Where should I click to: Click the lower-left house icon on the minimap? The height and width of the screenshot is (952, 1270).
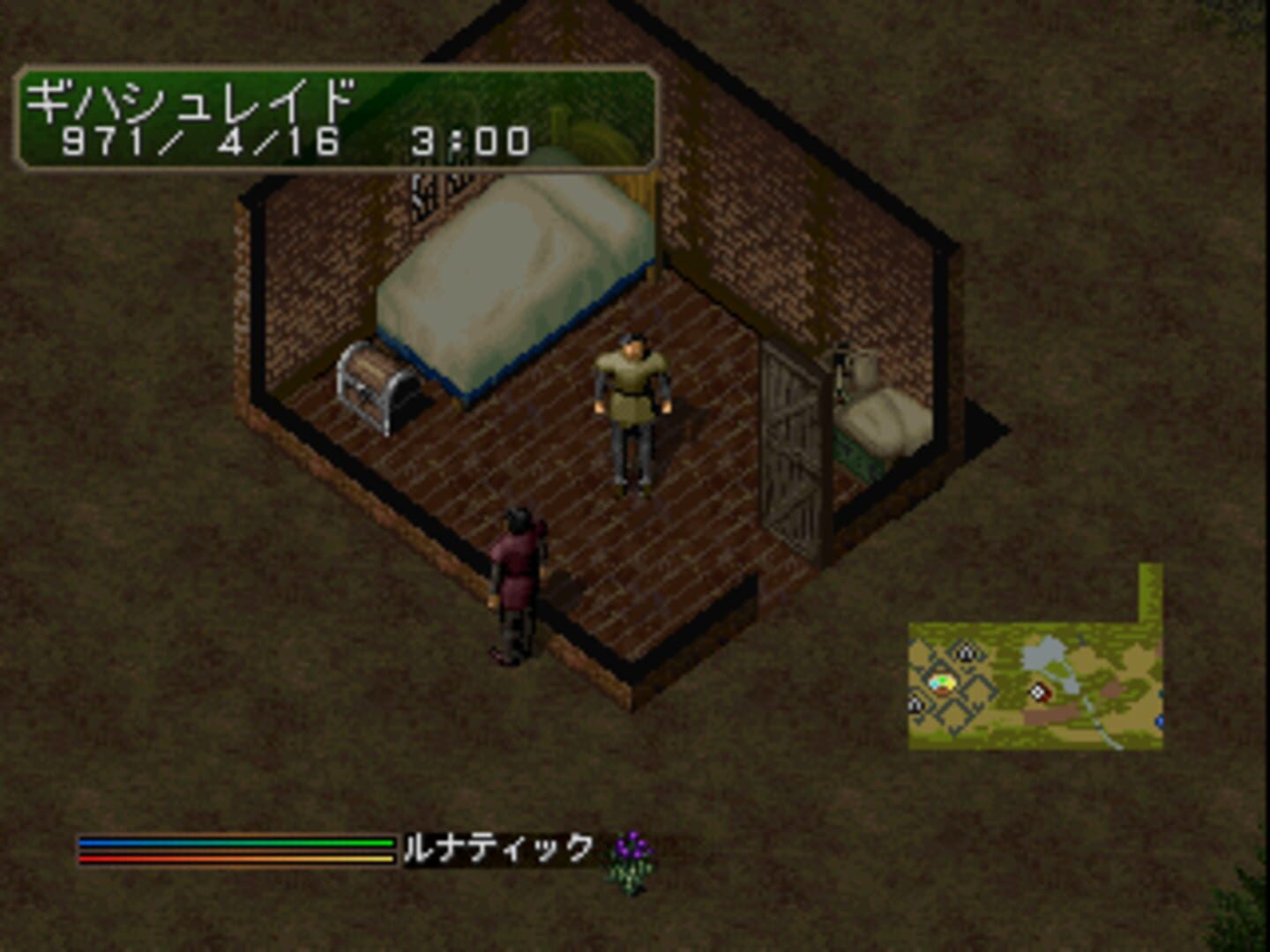915,704
